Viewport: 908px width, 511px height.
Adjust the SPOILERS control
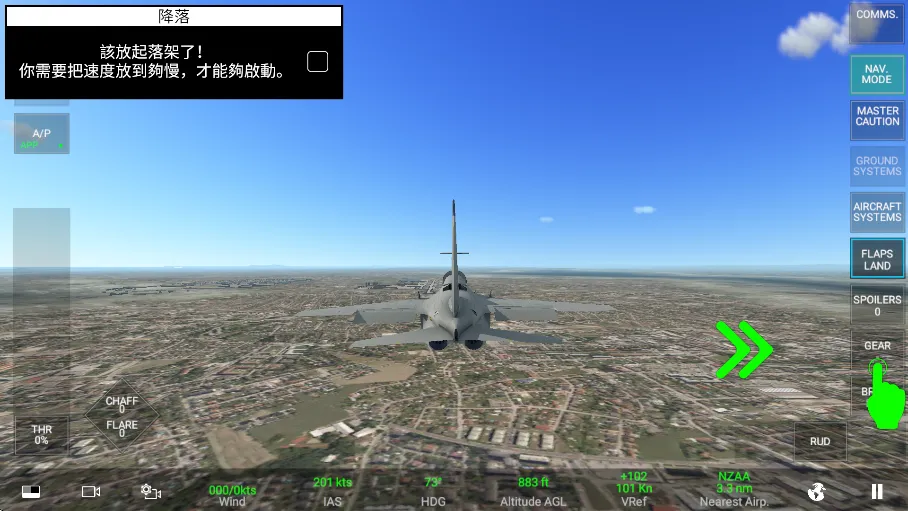(x=877, y=306)
